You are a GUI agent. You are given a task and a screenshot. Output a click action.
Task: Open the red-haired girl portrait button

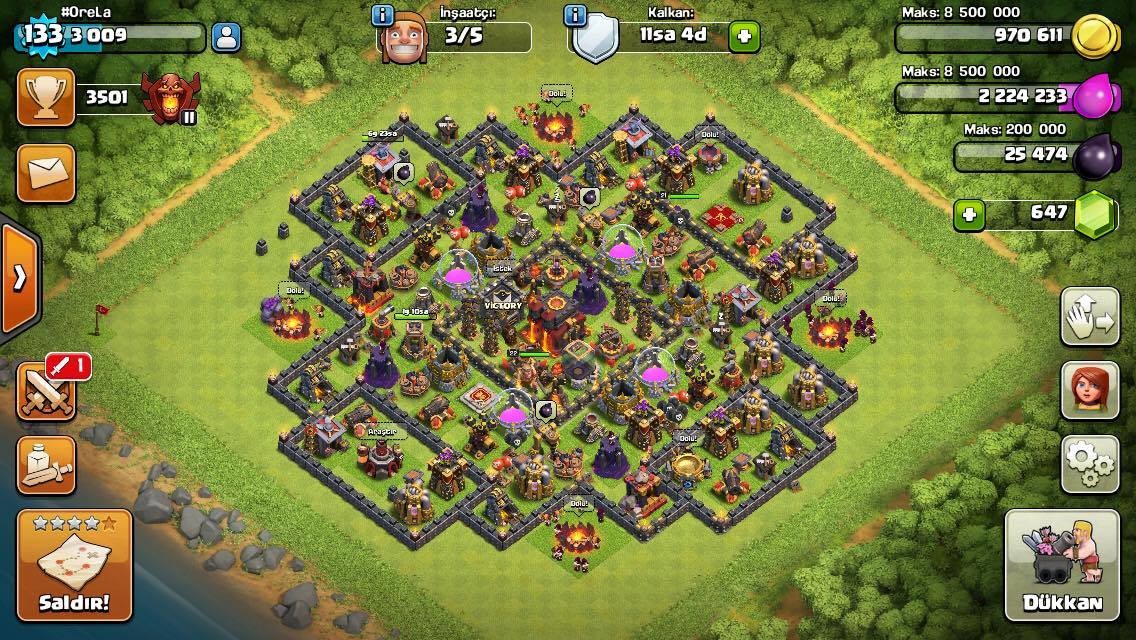coord(1089,390)
